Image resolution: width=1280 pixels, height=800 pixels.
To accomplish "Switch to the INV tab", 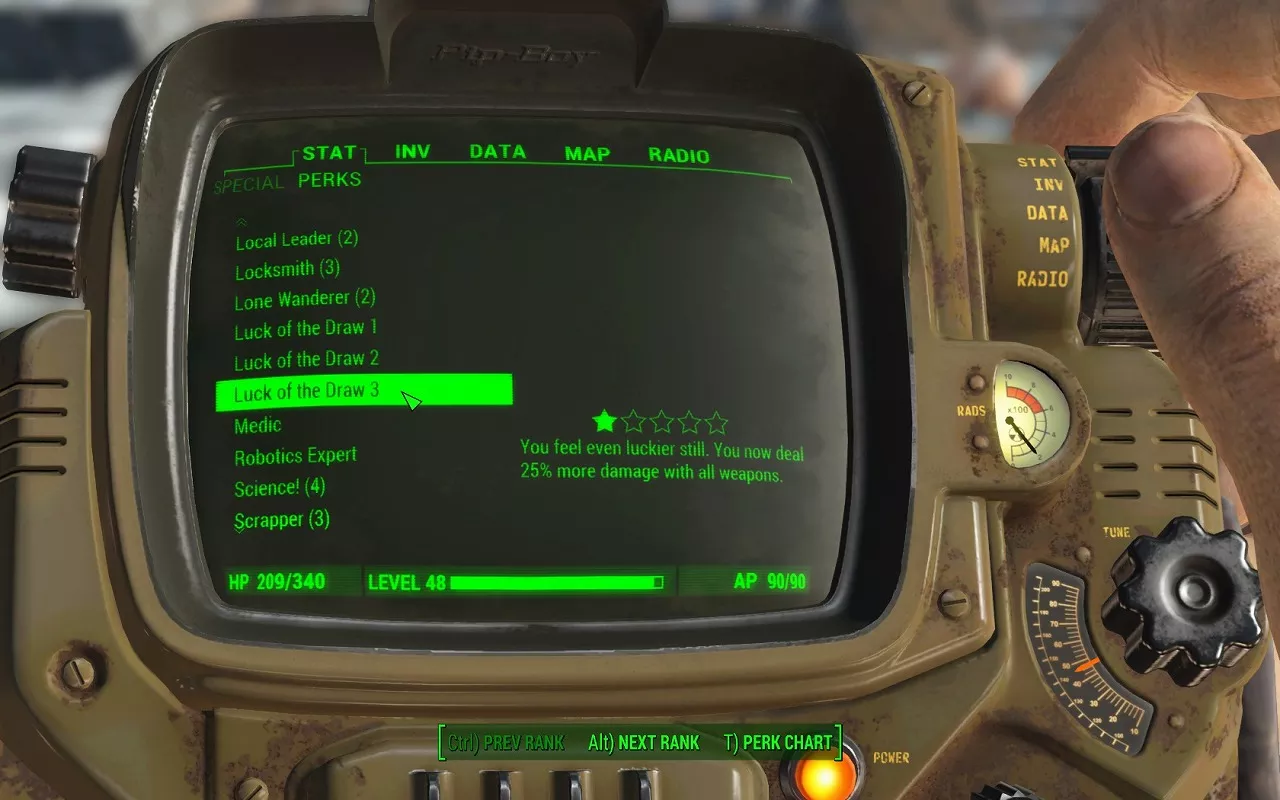I will tap(412, 152).
